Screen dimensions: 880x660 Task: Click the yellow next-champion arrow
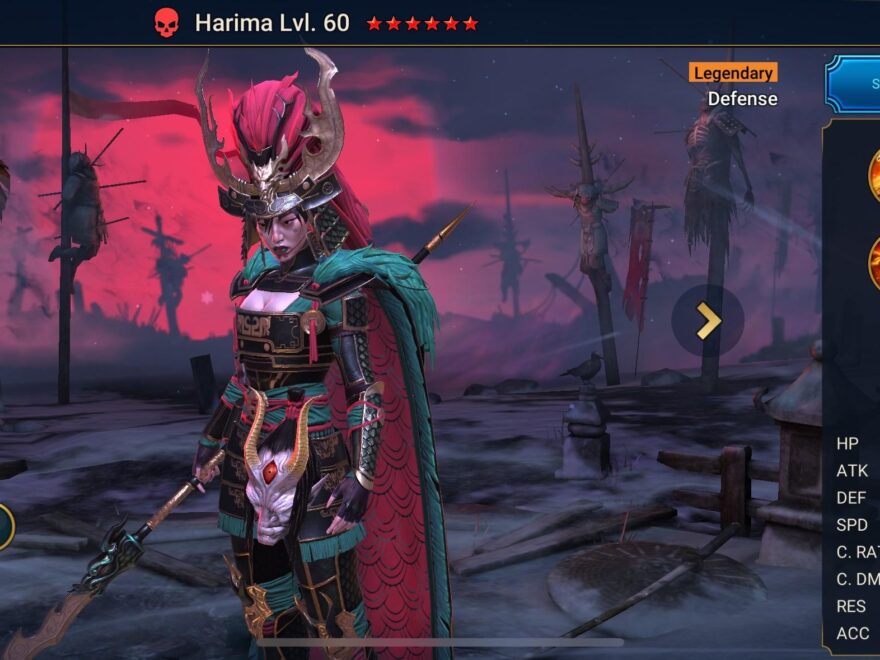pos(708,321)
